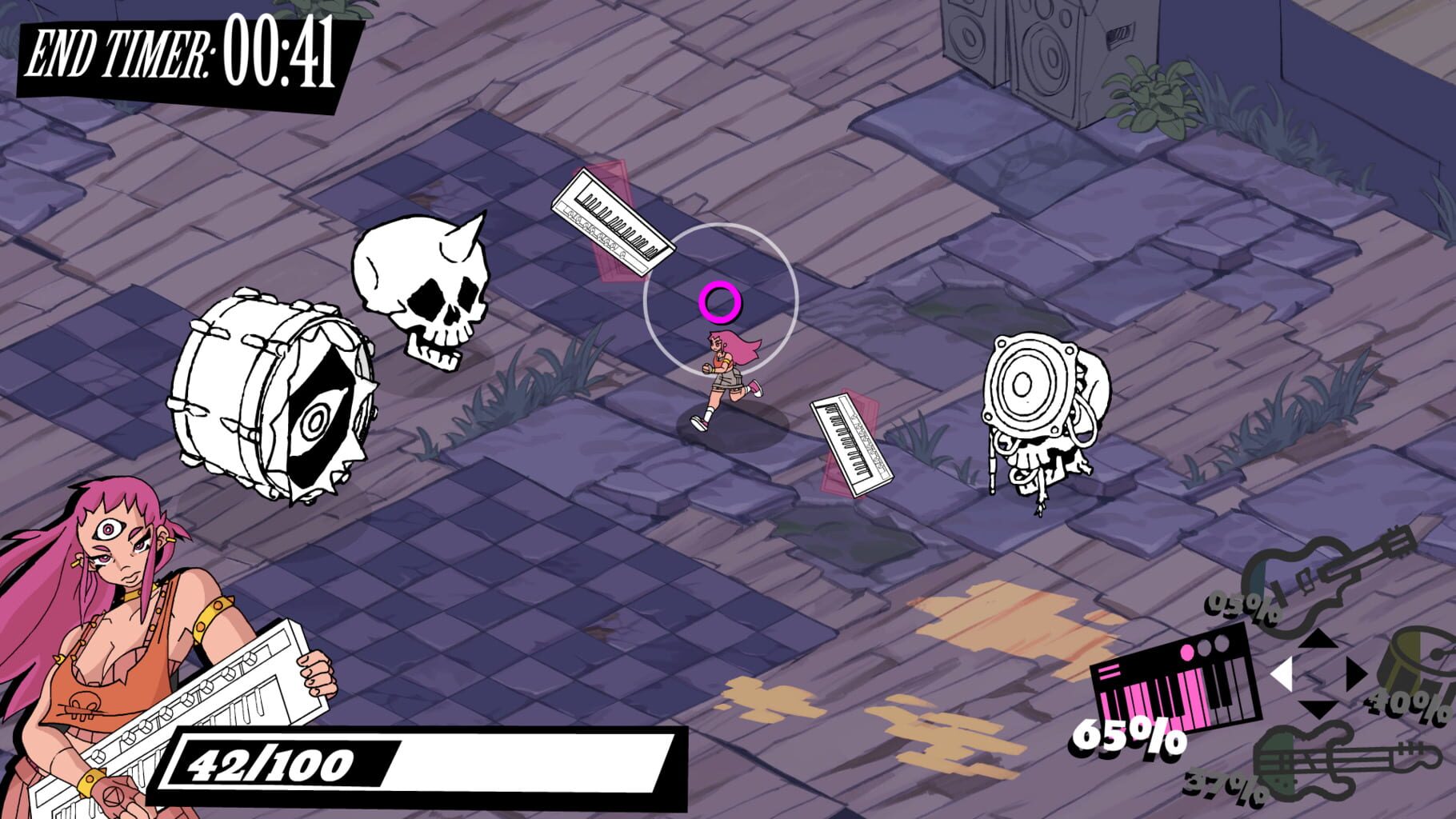Toggle the left white arrow selector
Viewport: 1456px width, 819px height.
(1283, 673)
